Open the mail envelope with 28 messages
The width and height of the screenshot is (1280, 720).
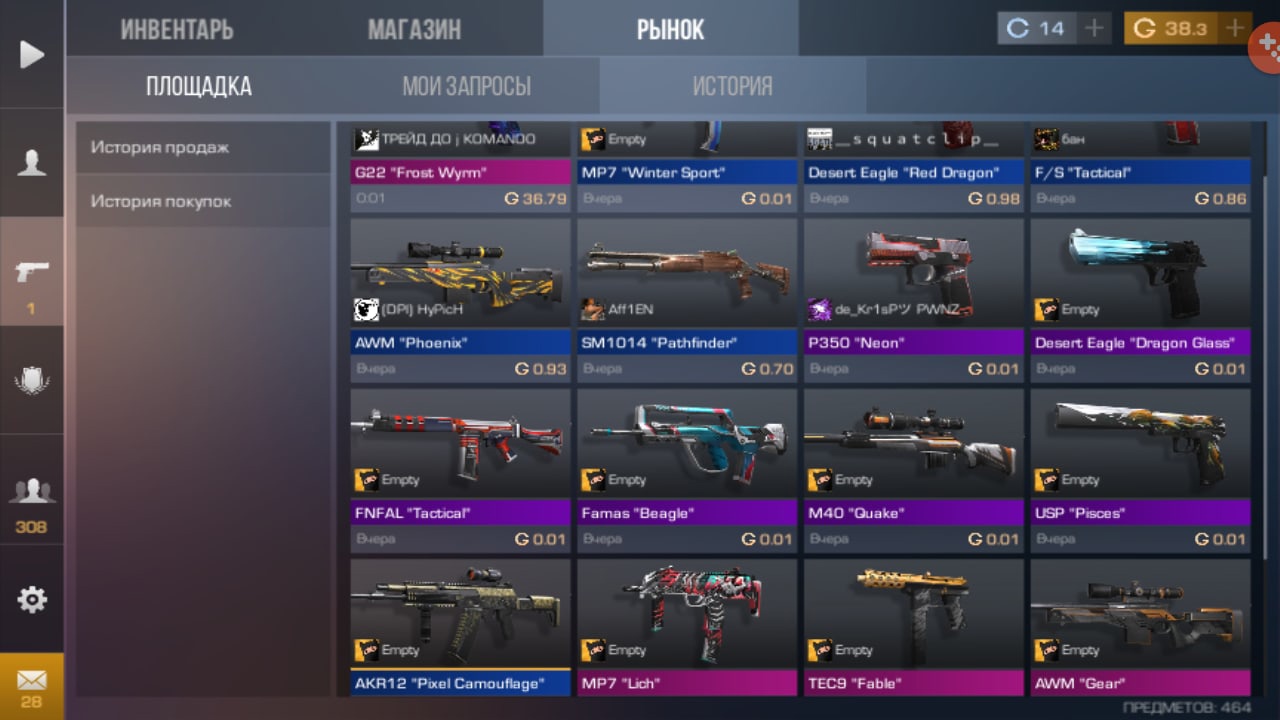coord(32,686)
